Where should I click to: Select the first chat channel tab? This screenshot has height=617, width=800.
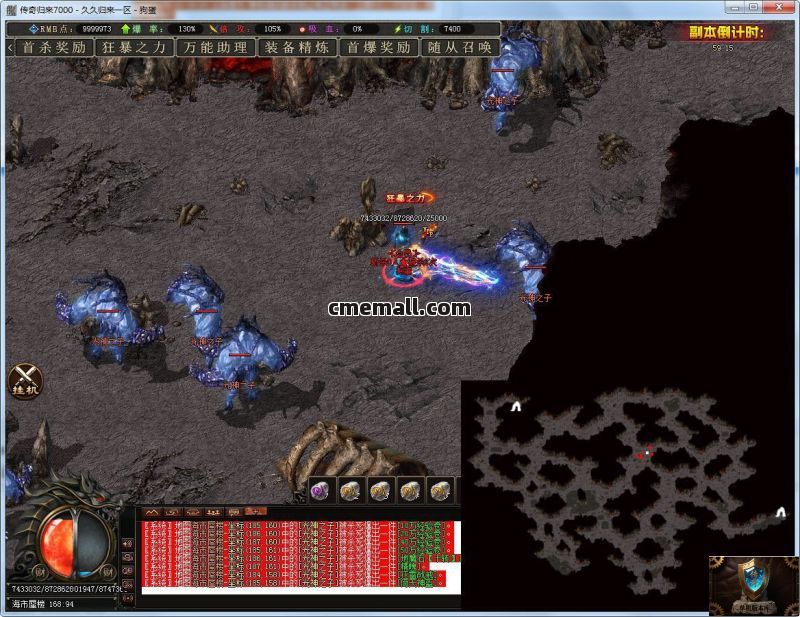(152, 511)
